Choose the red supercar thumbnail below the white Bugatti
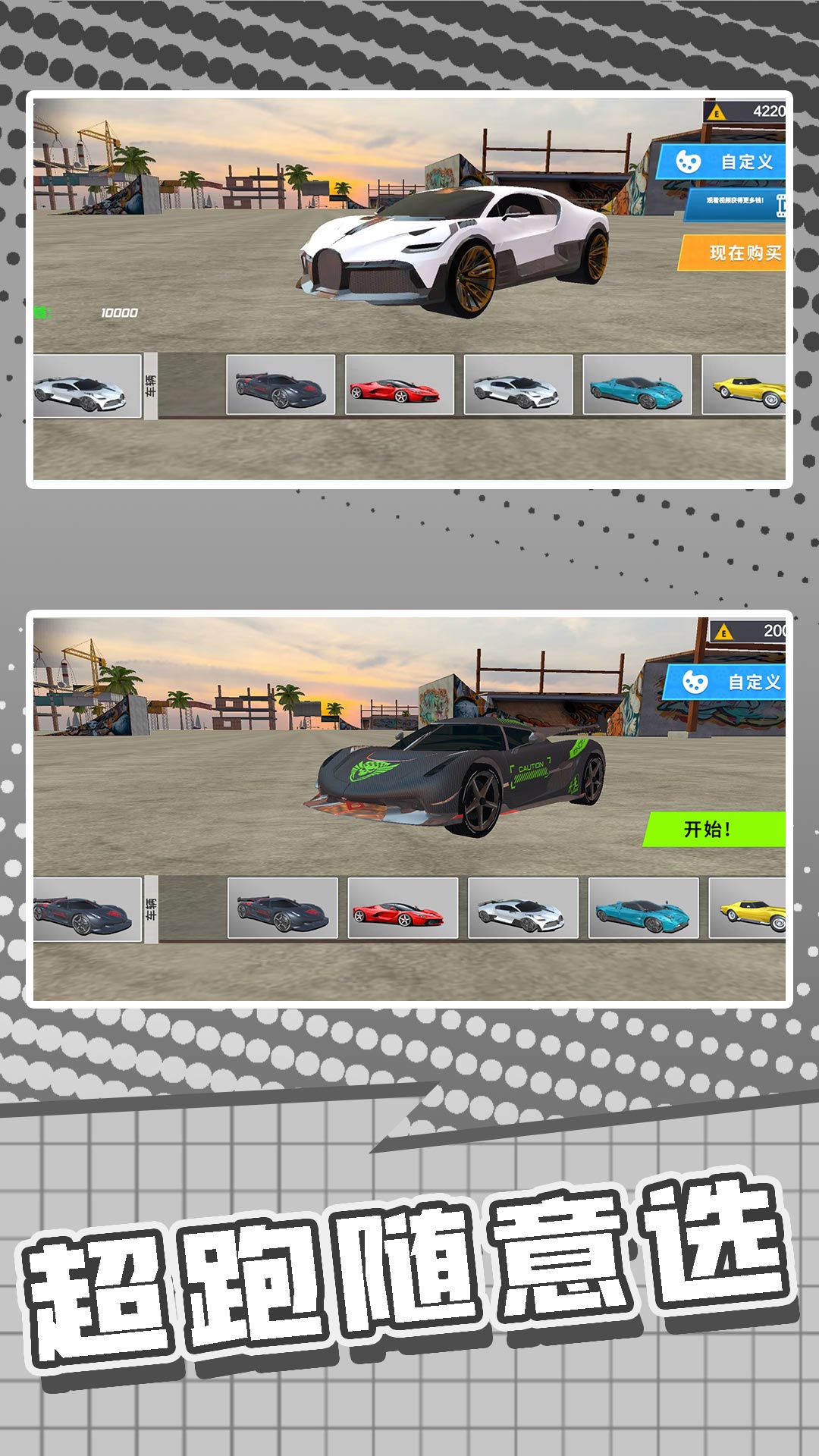 pos(399,384)
